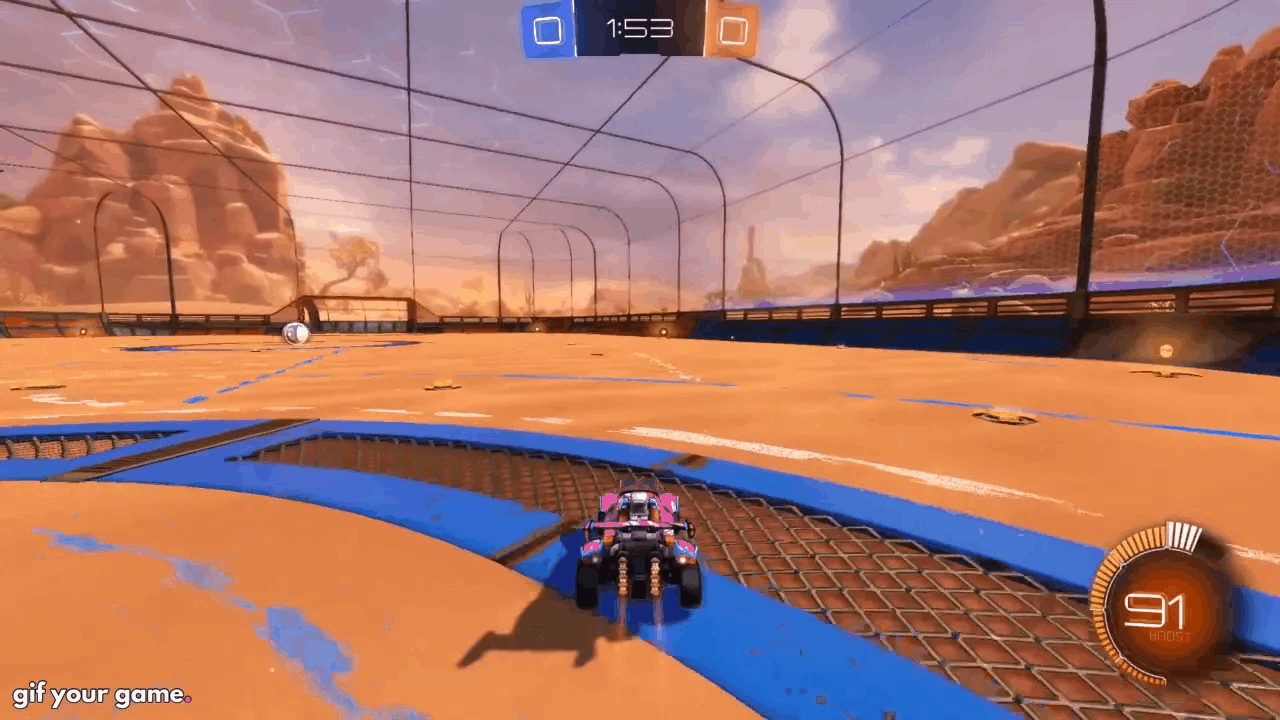Toggle the blue square inside the left score
This screenshot has width=1280, height=720.
pyautogui.click(x=547, y=31)
